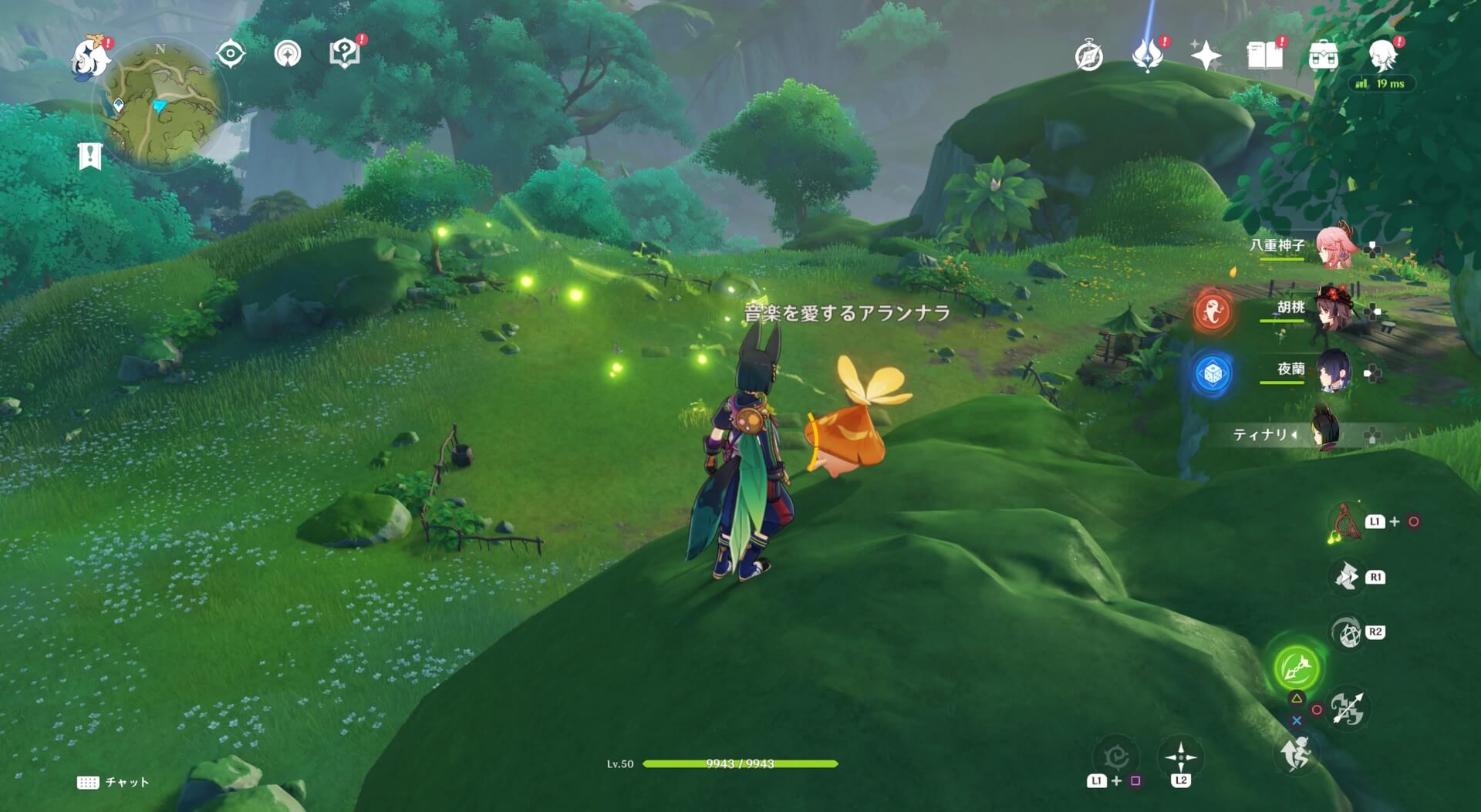Open the compass adventure icon
This screenshot has height=812, width=1481.
pos(1088,56)
